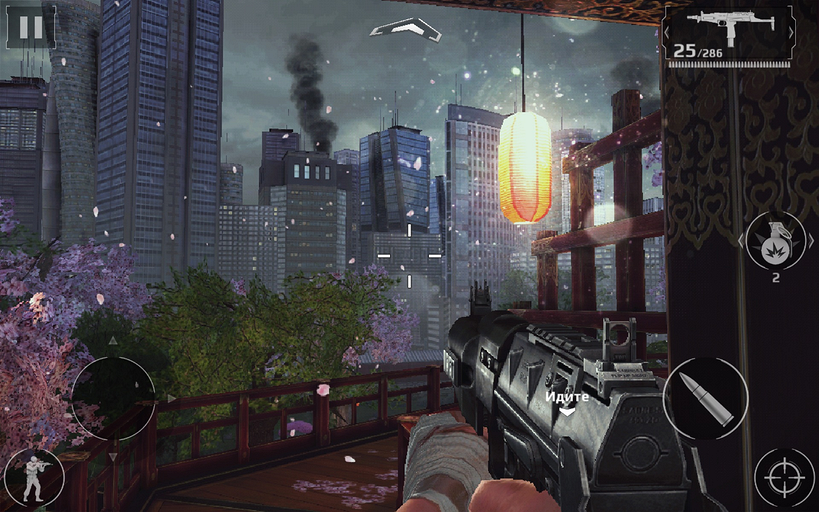
Task: Tap the virtual movement joystick
Action: click(x=113, y=399)
